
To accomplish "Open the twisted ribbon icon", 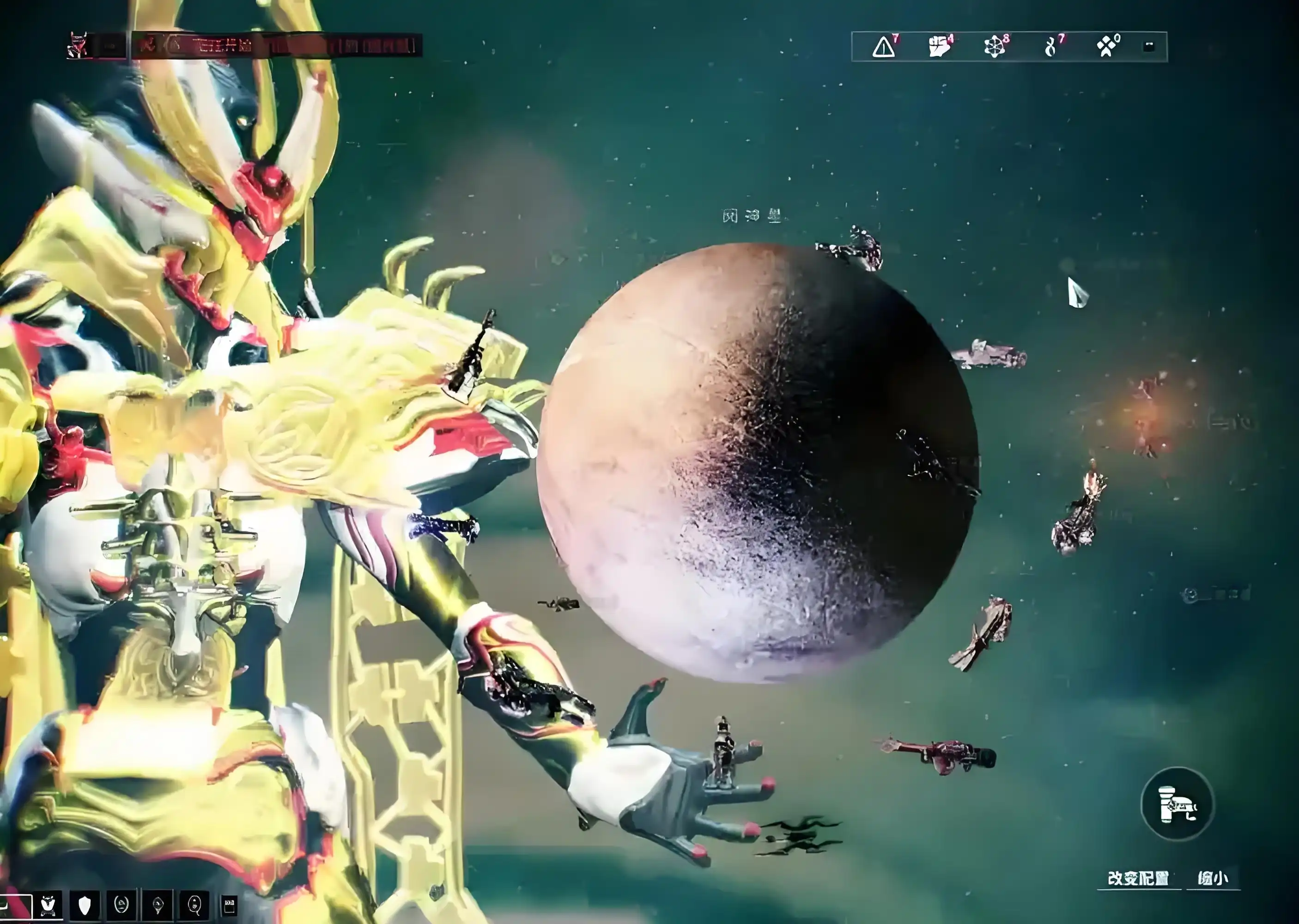I will coord(1050,47).
